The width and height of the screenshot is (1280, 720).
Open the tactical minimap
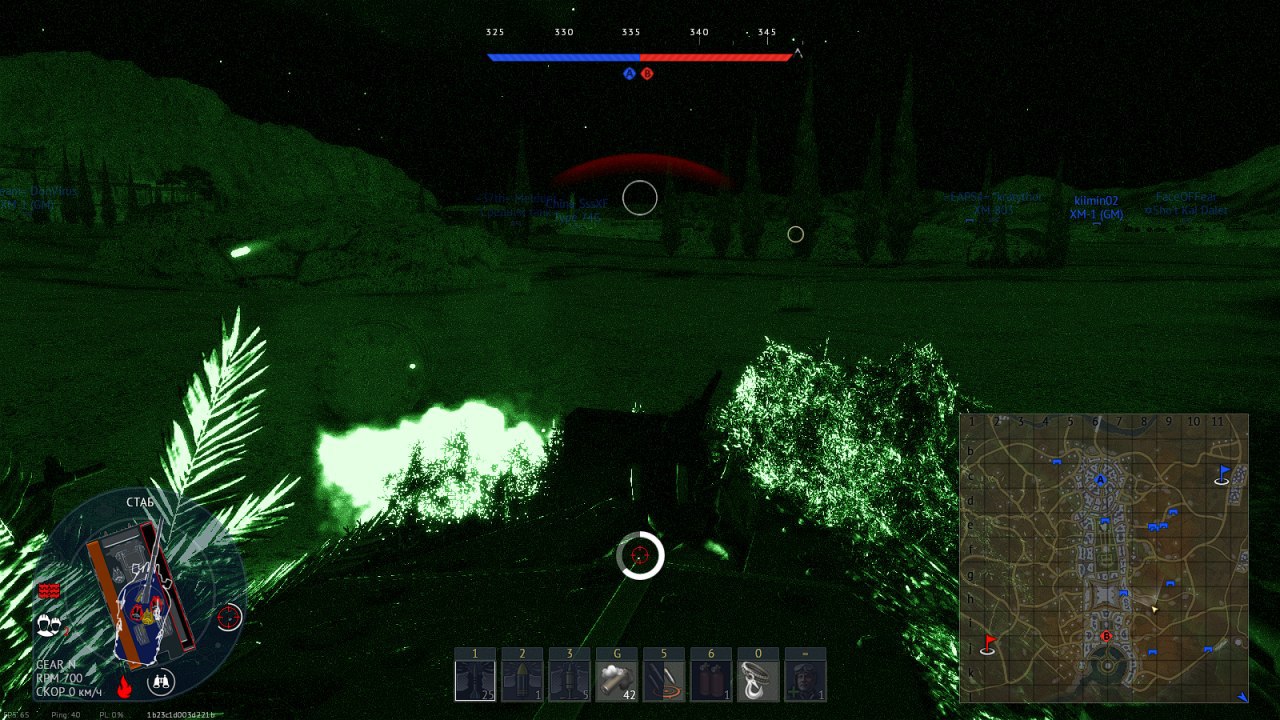pyautogui.click(x=1104, y=558)
